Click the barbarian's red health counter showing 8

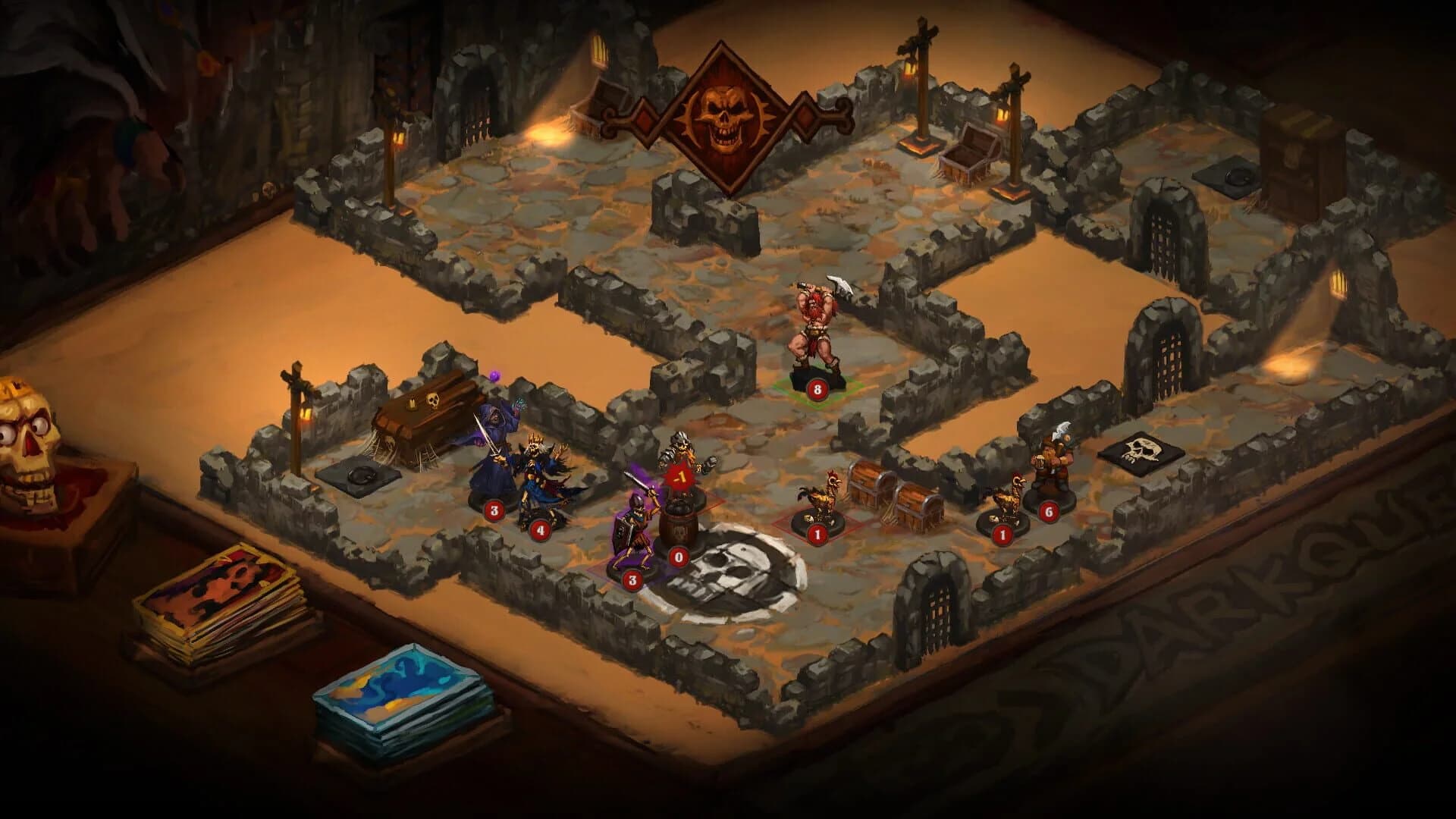(817, 388)
